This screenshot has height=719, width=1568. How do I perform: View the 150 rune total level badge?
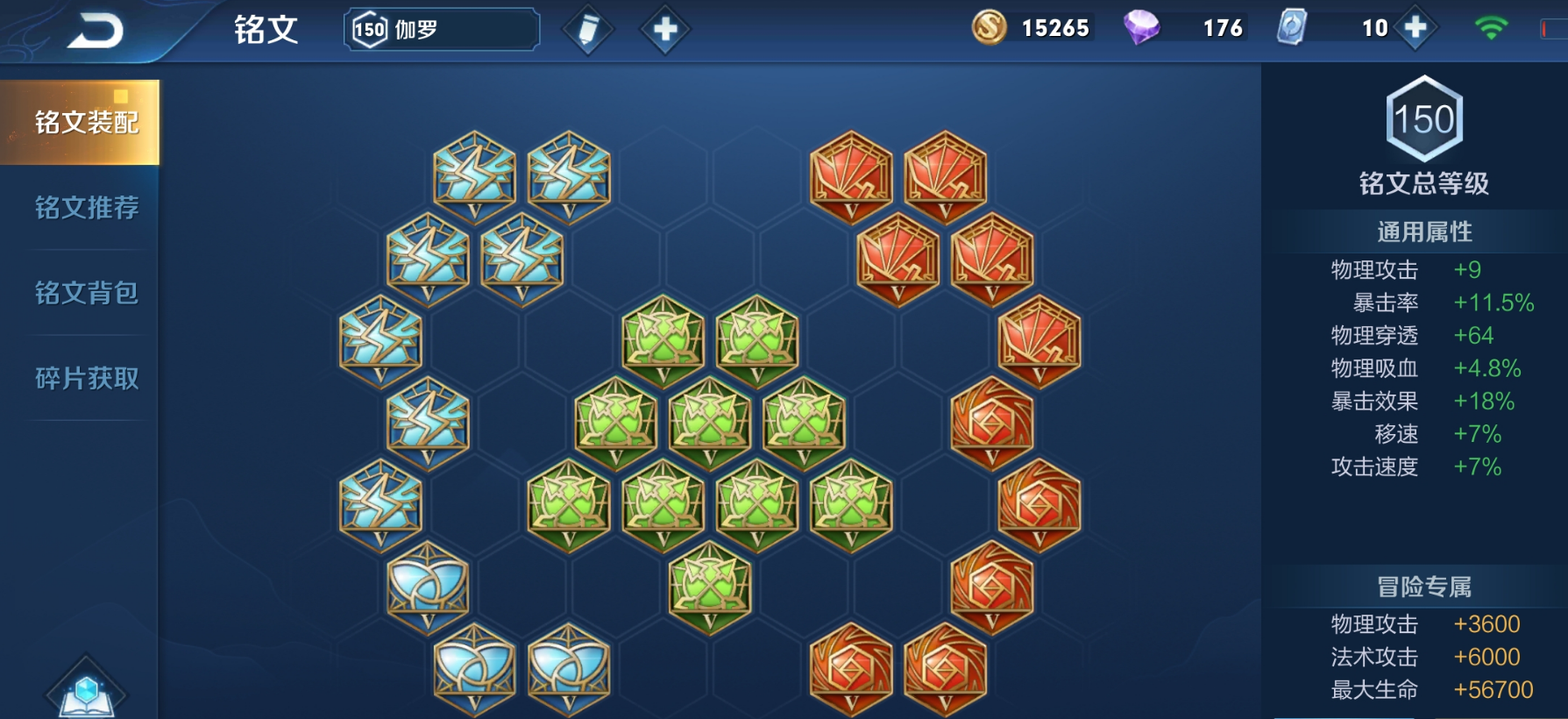[x=1424, y=119]
